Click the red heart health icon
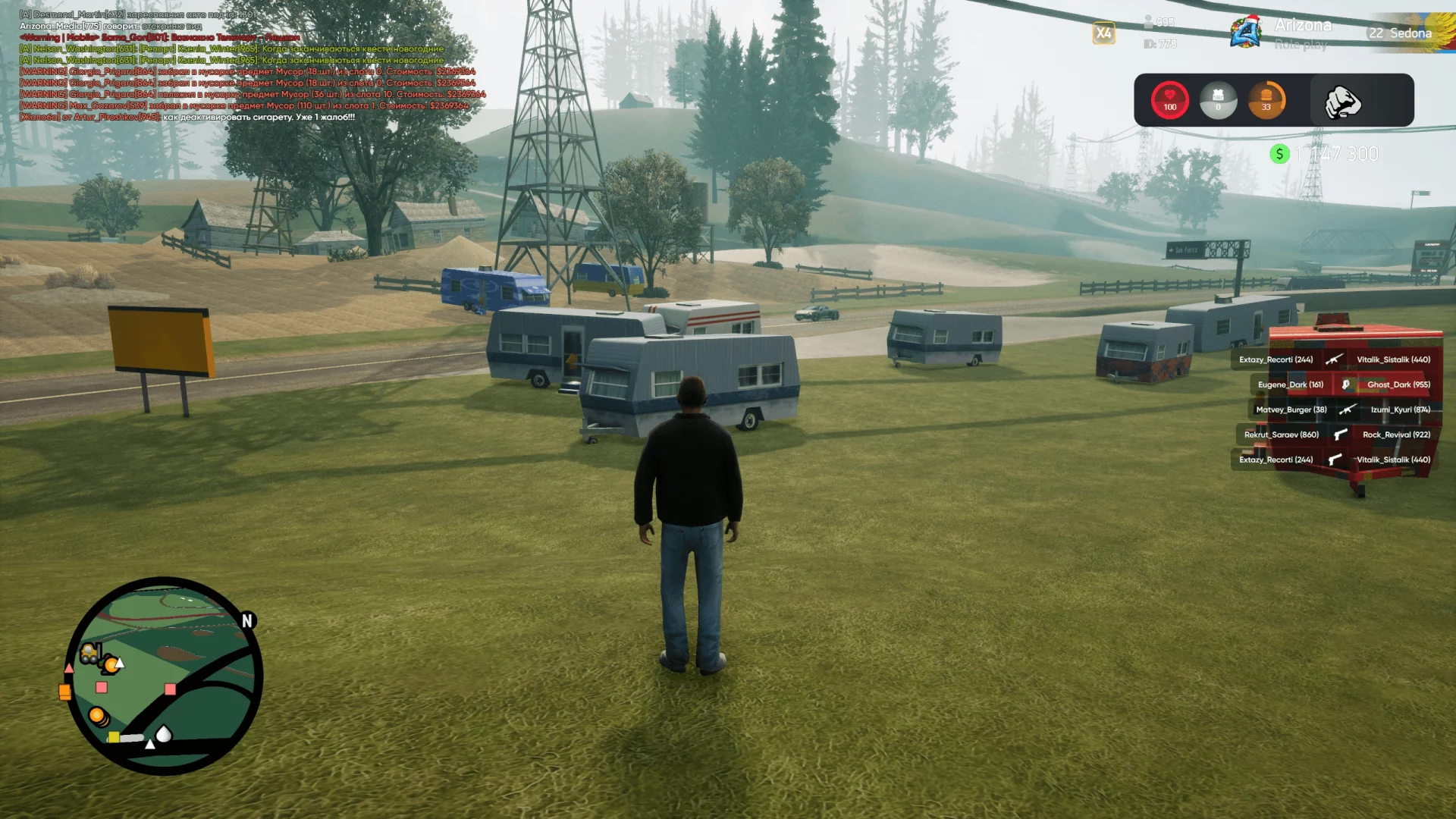The height and width of the screenshot is (819, 1456). point(1169,99)
